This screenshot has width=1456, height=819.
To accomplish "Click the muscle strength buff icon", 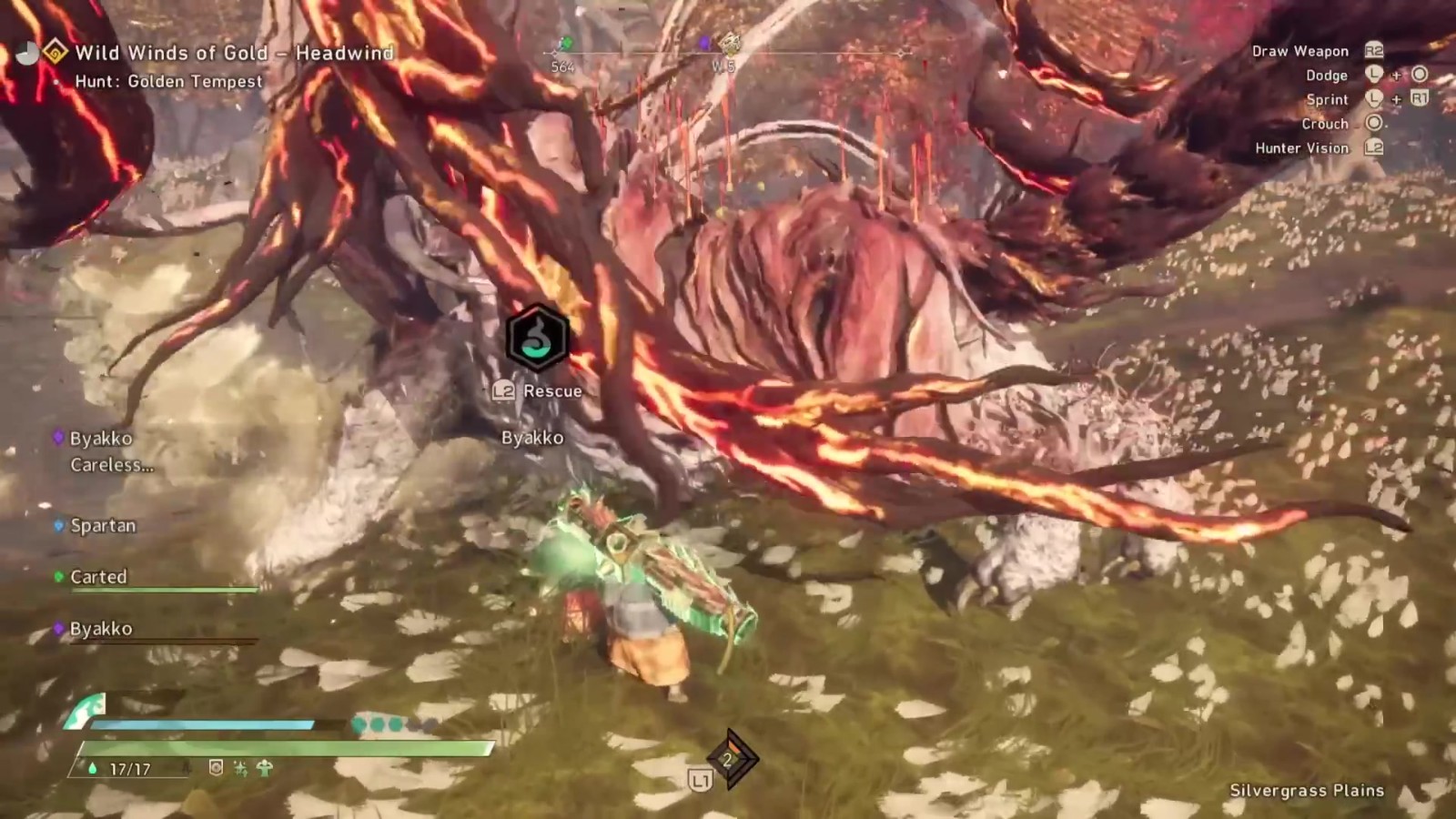I will (265, 768).
